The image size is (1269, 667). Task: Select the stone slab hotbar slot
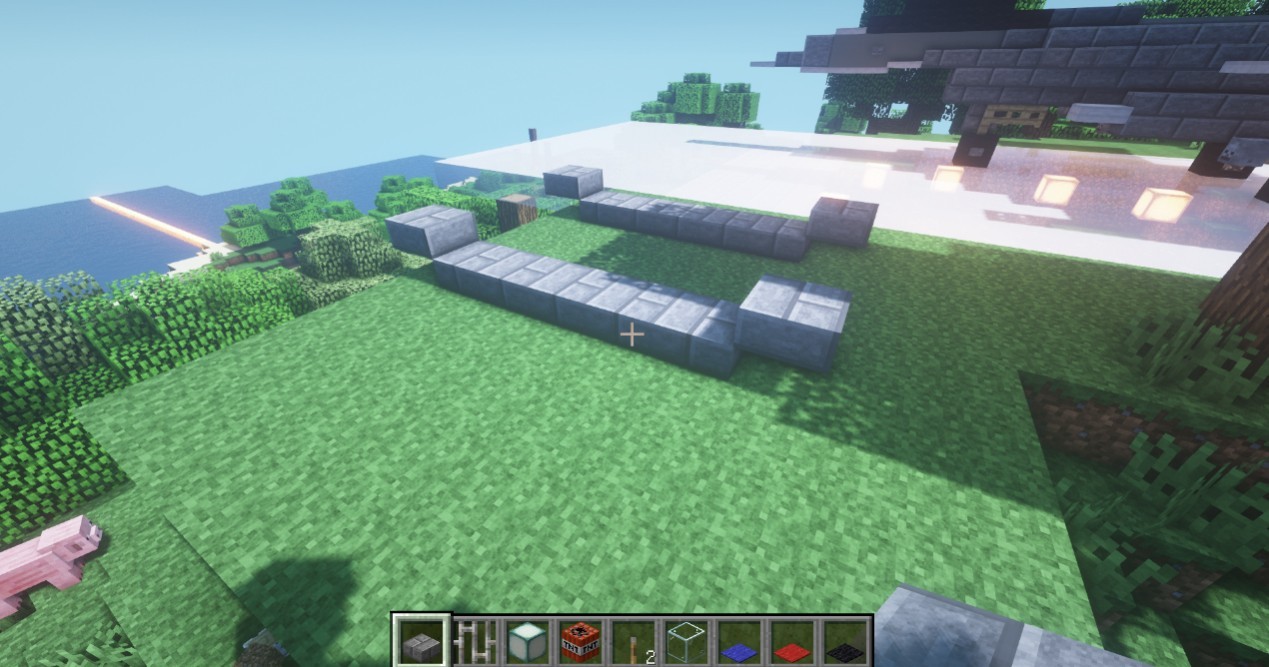[420, 640]
